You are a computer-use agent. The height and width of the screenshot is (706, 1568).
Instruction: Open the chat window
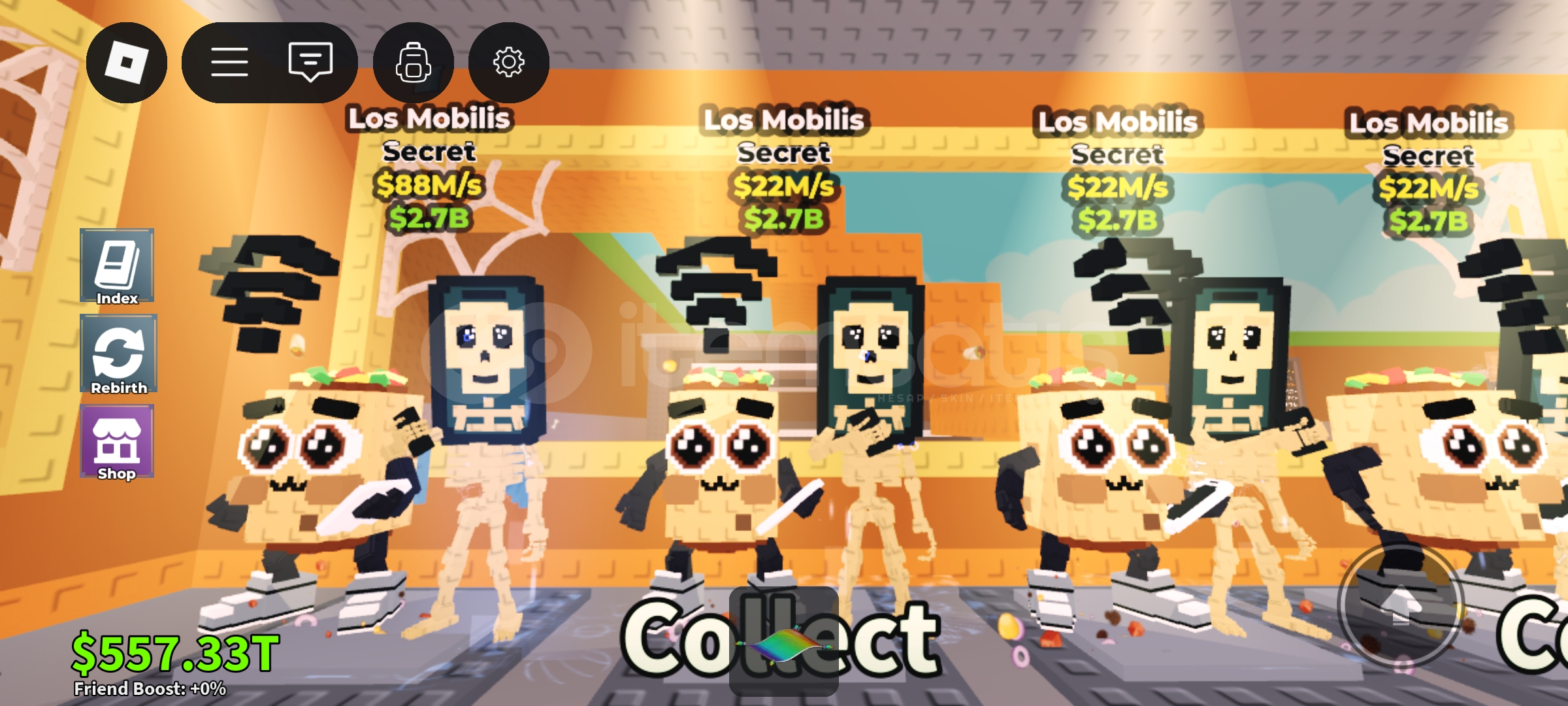312,61
